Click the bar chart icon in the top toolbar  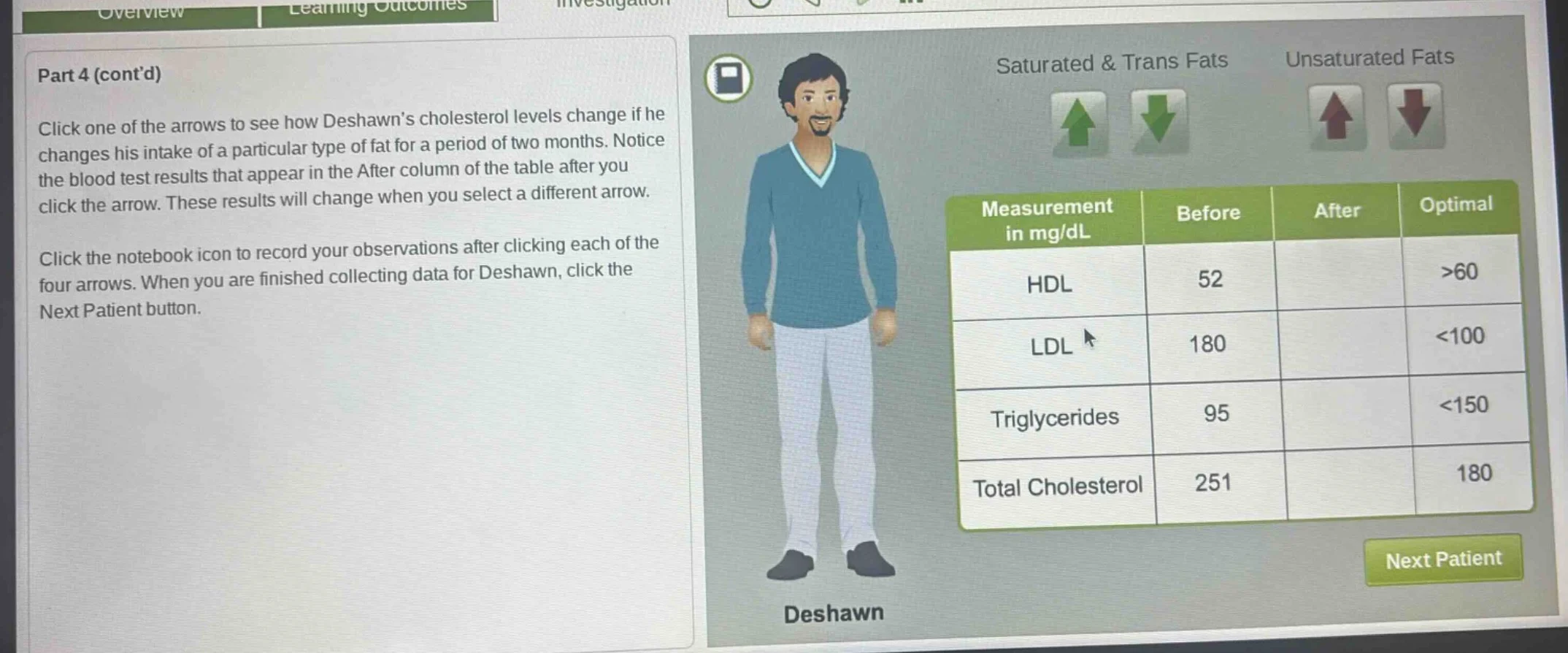909,4
